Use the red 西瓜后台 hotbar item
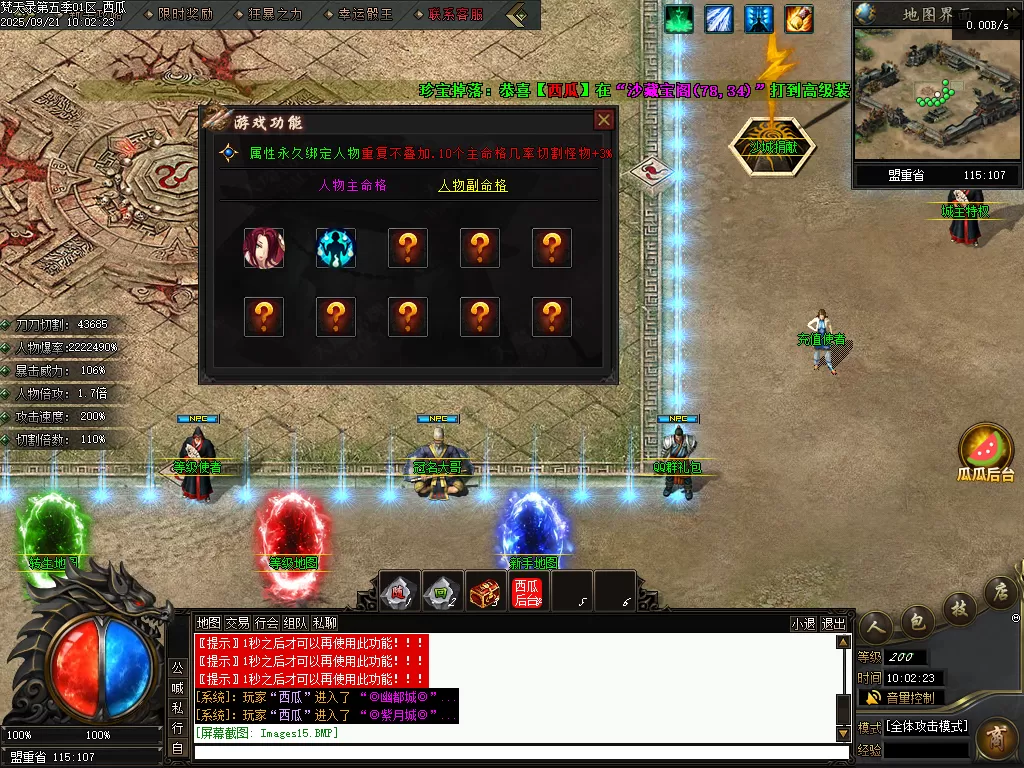Image resolution: width=1024 pixels, height=768 pixels. coord(526,592)
